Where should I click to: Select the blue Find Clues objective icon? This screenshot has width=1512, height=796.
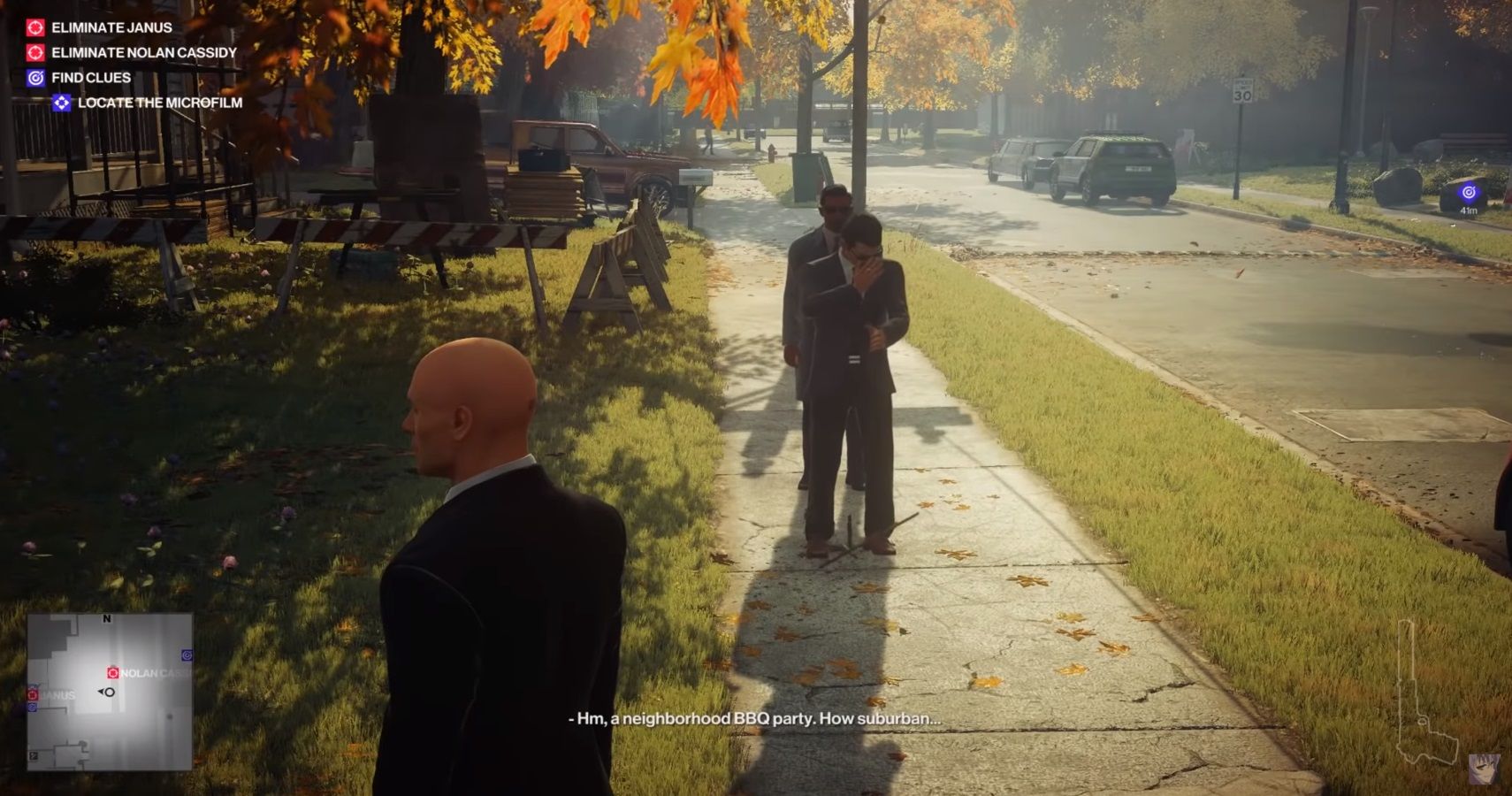coord(35,77)
